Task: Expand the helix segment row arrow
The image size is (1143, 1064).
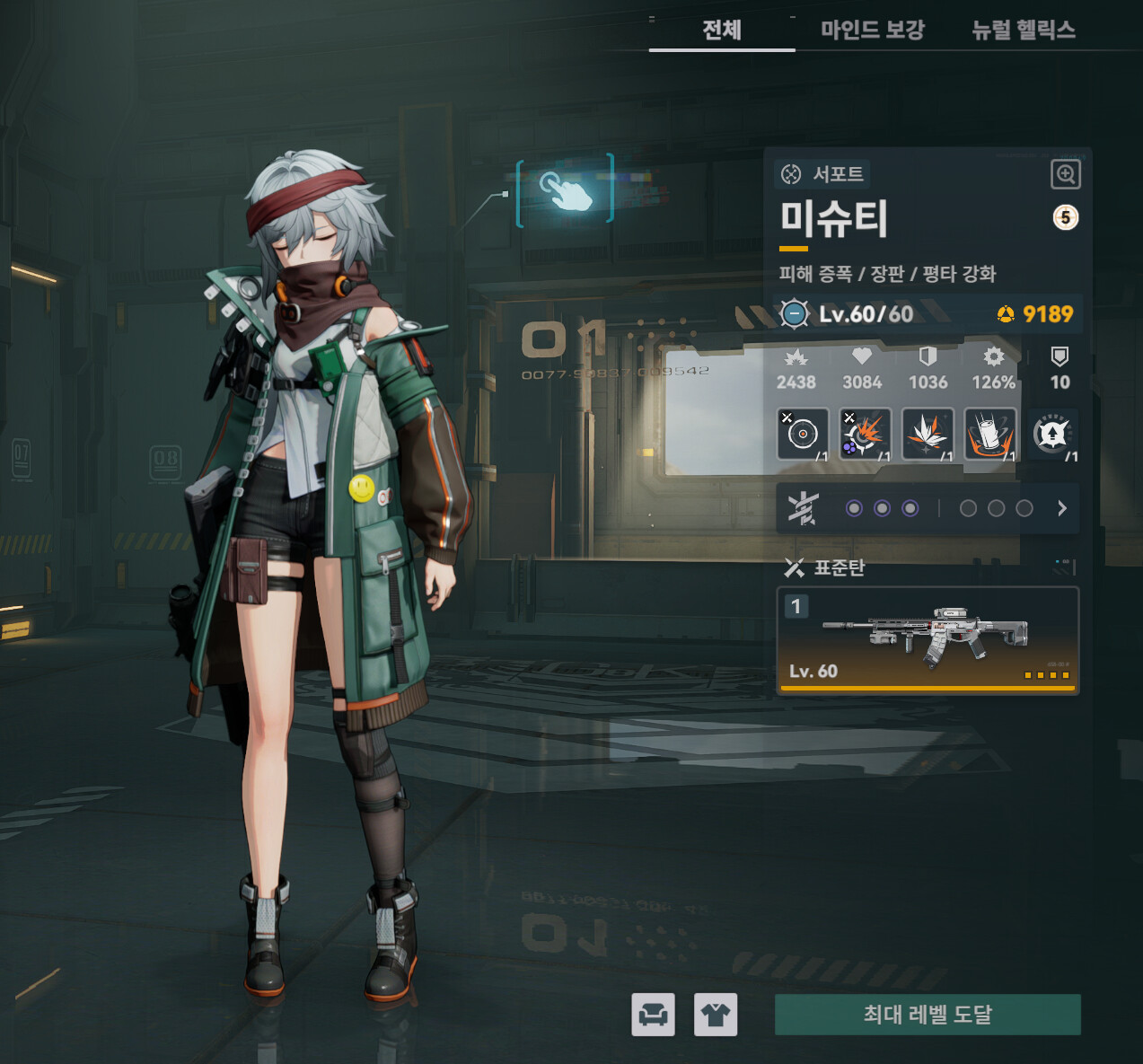Action: pos(1062,508)
